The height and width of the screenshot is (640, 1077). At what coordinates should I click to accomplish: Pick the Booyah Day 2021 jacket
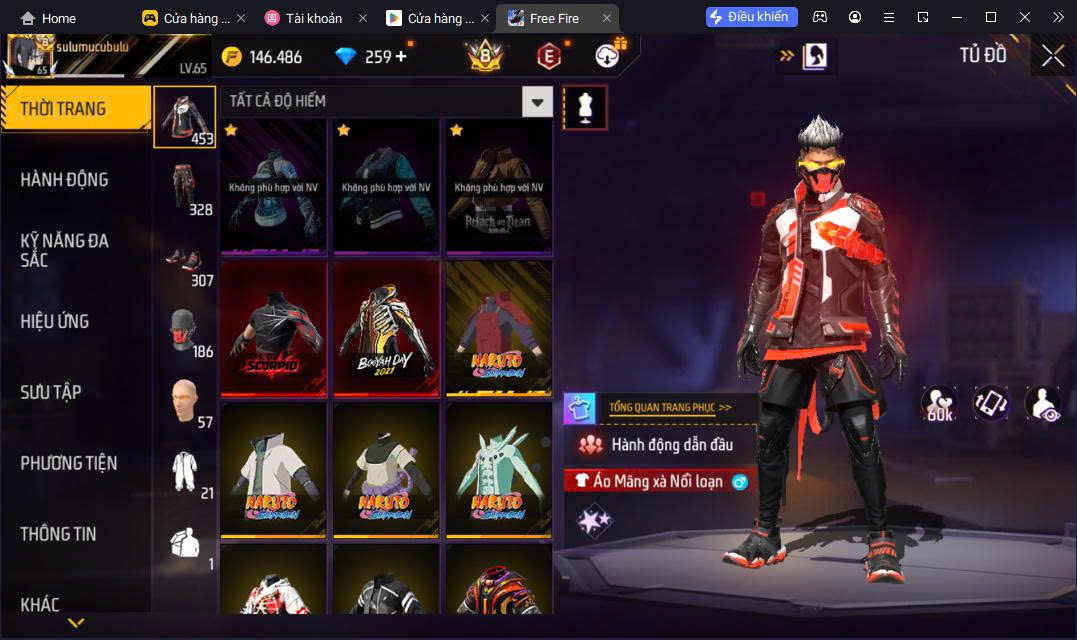click(x=387, y=331)
